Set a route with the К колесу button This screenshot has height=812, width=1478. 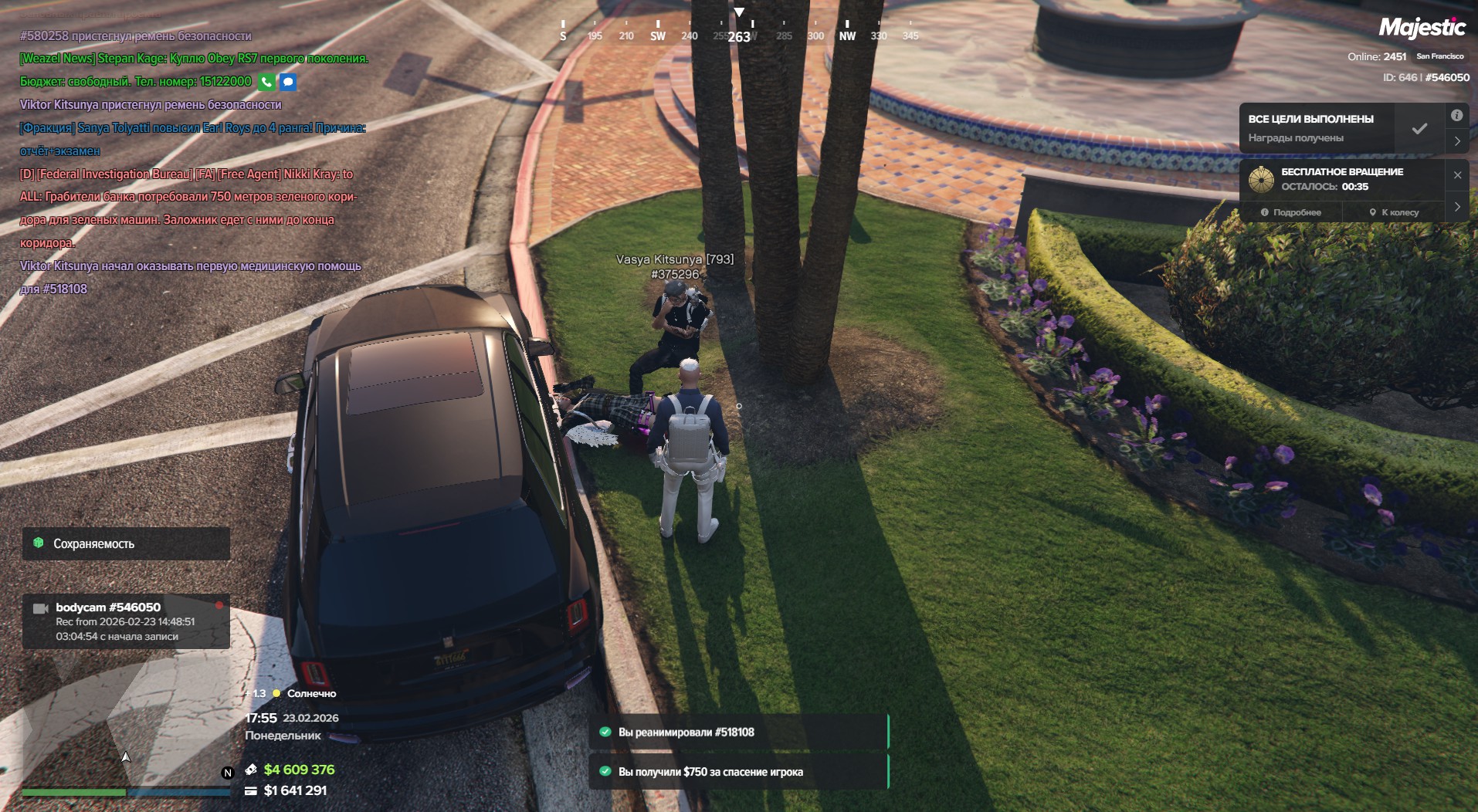(x=1394, y=212)
